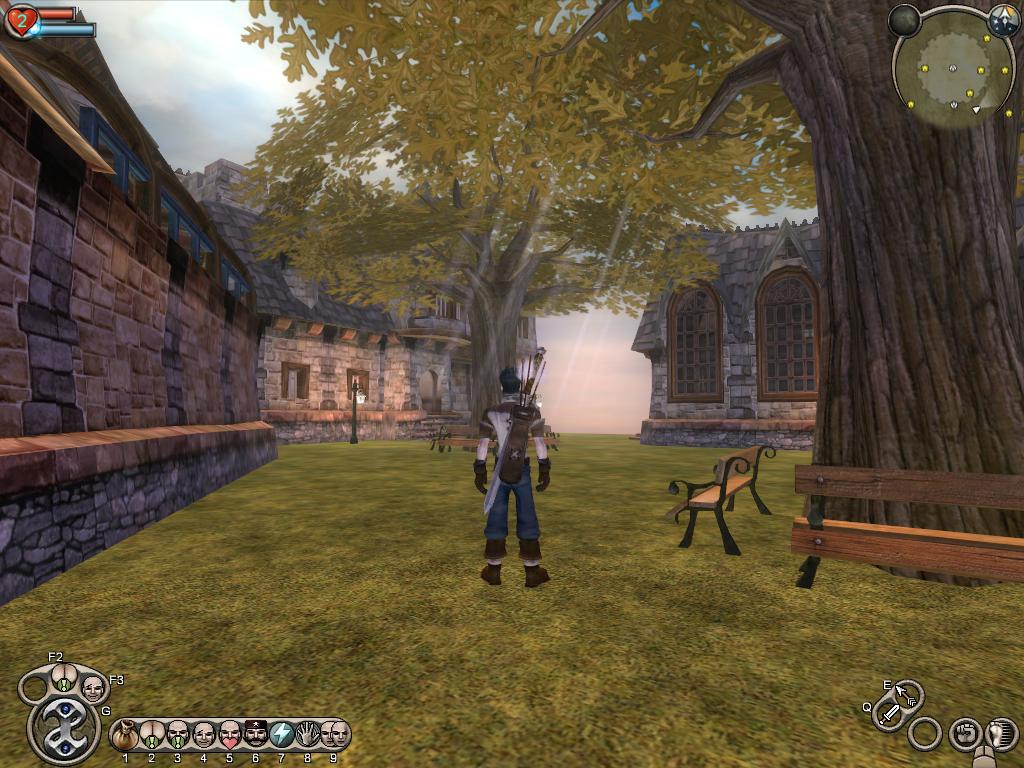This screenshot has width=1024, height=768.
Task: Select the dark orb beside the minimap
Action: coord(904,21)
